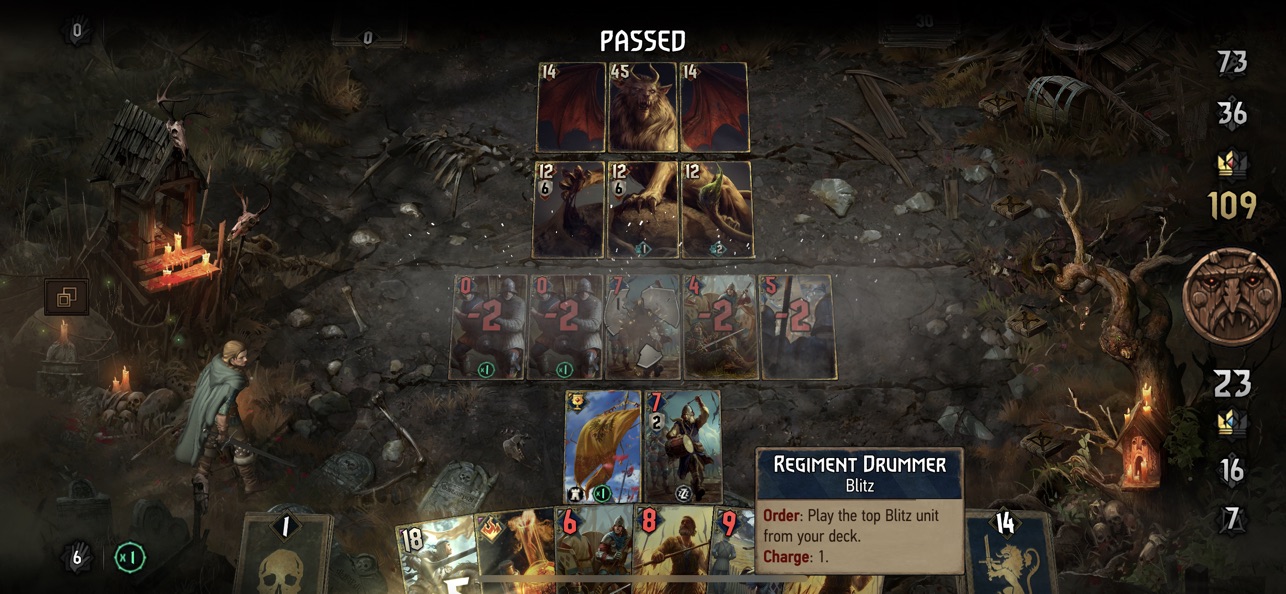Inspect the enemy 12-power tail card
1286x594 pixels.
(716, 209)
